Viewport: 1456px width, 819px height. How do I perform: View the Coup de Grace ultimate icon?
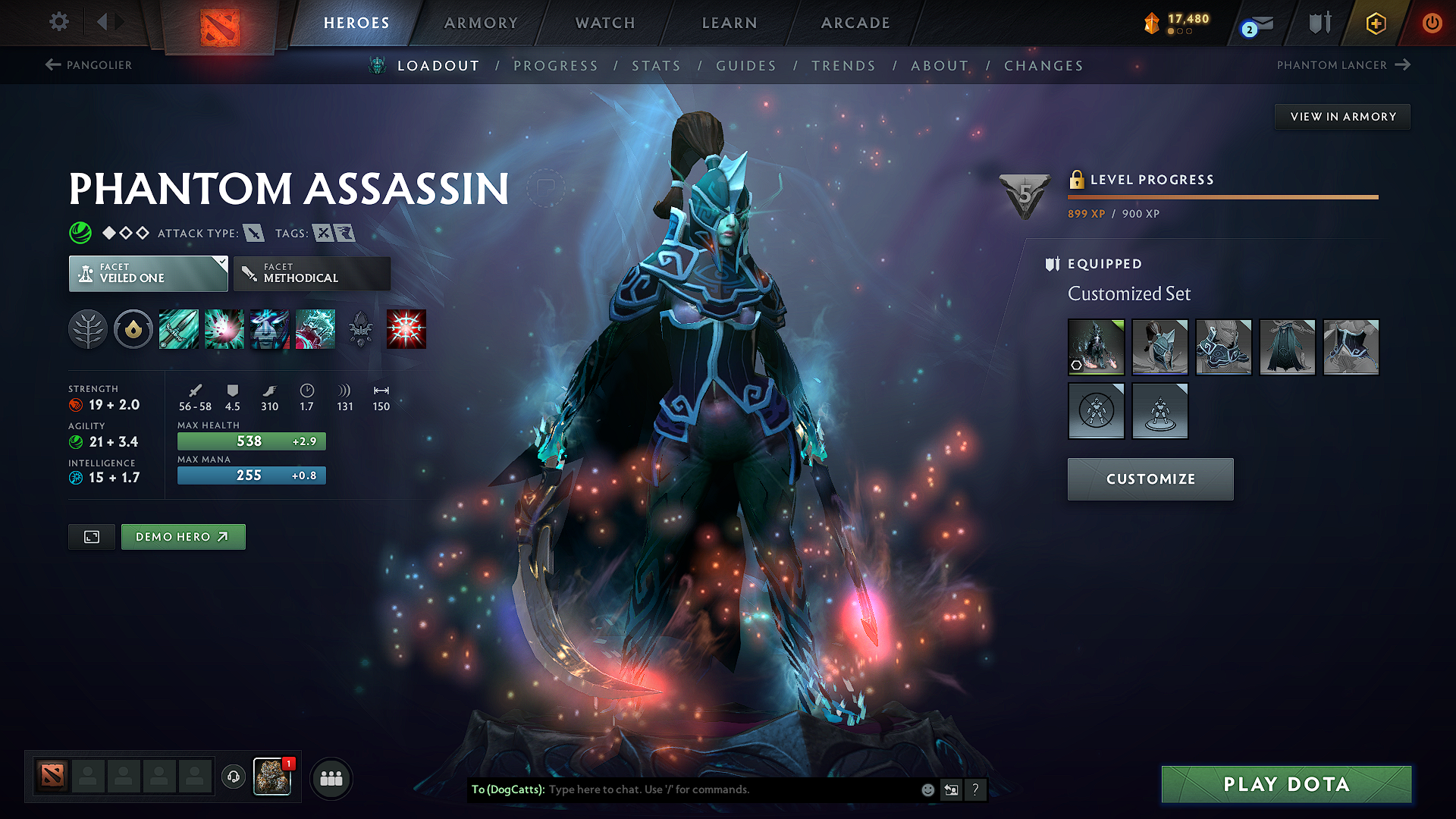click(406, 328)
